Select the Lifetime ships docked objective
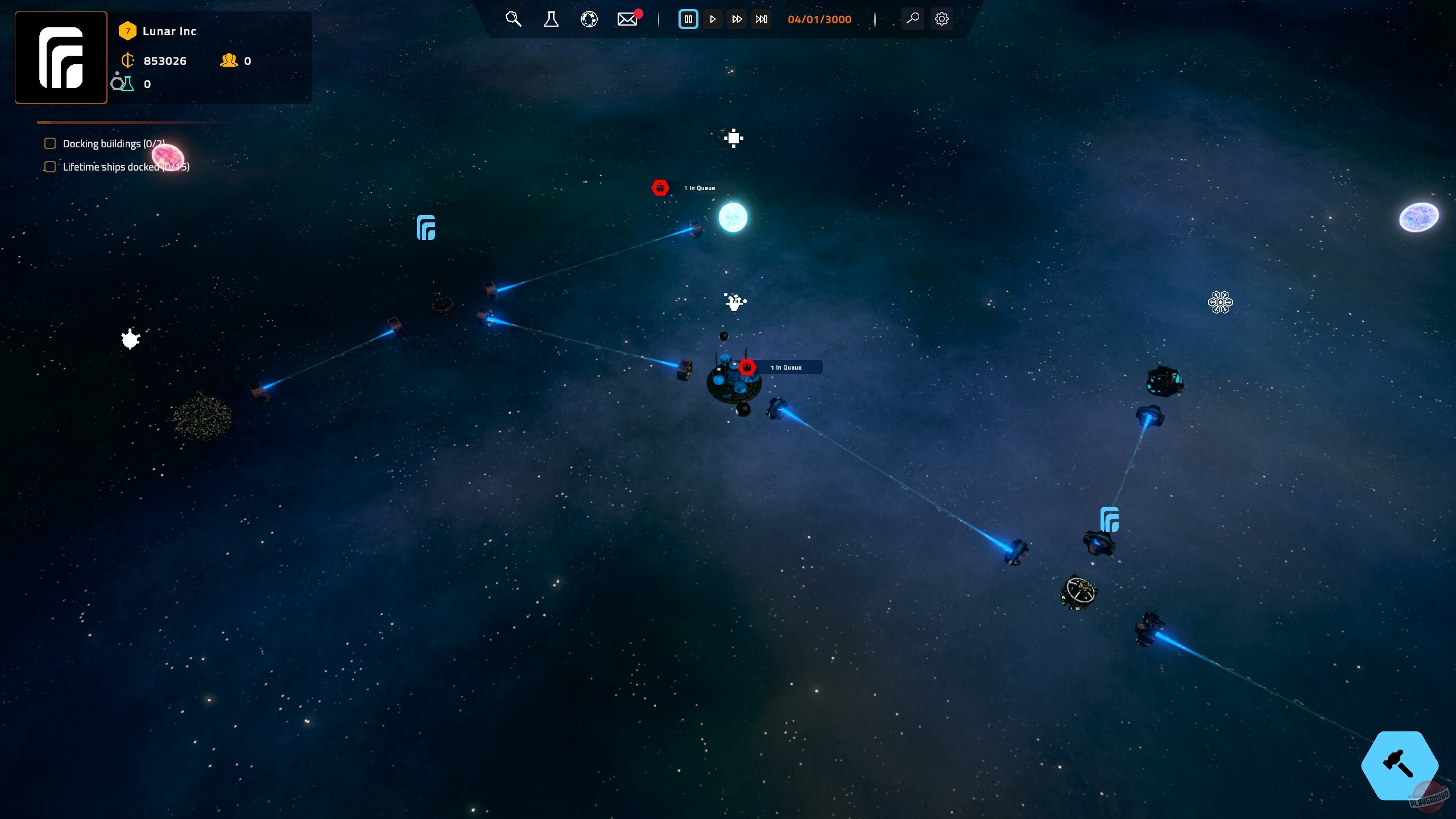The height and width of the screenshot is (819, 1456). tap(125, 167)
